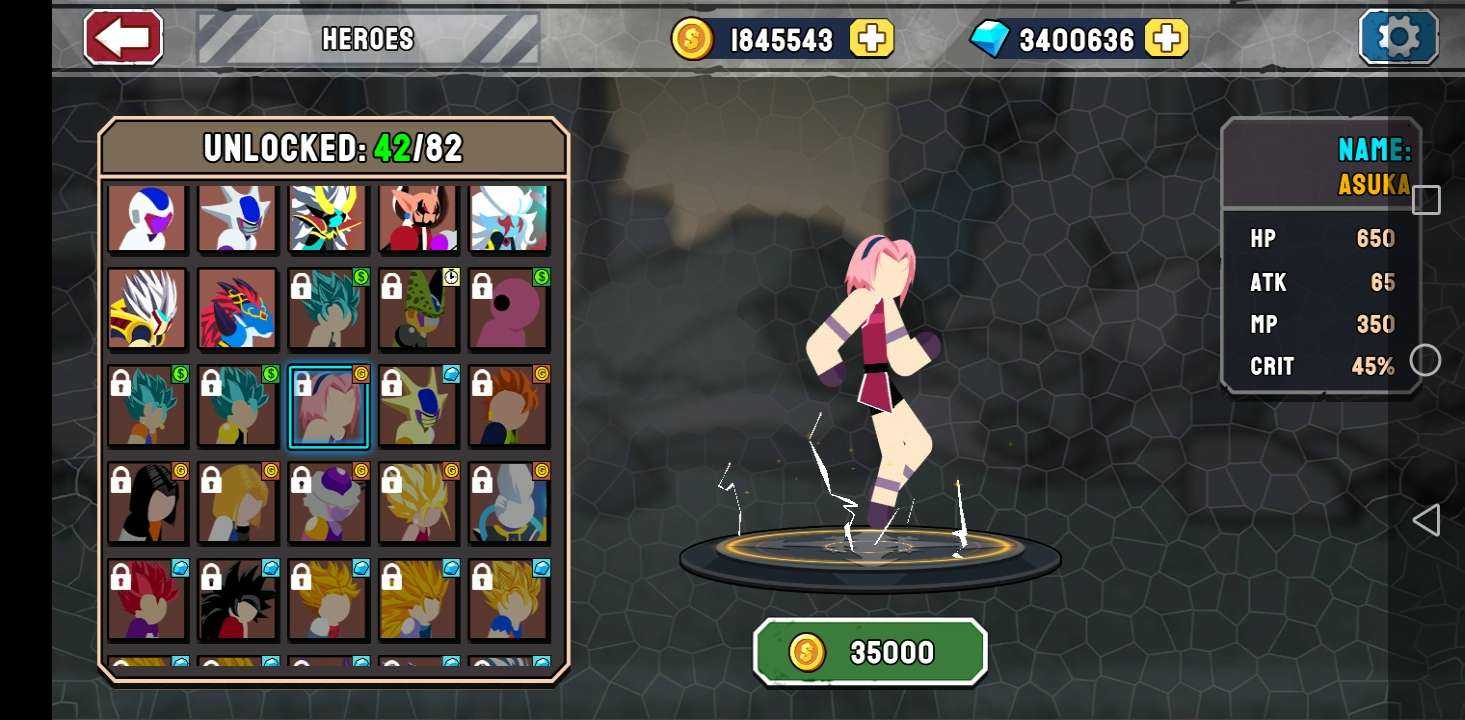The height and width of the screenshot is (720, 1465).
Task: Select the locked red spiky-haired hero
Action: 147,600
